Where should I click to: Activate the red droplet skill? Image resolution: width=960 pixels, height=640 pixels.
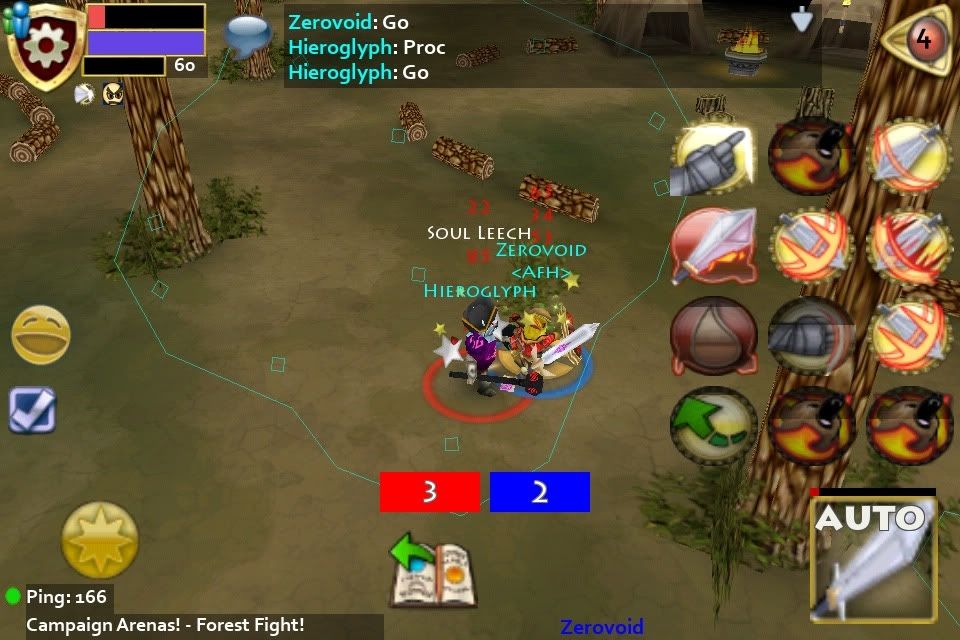(x=712, y=336)
